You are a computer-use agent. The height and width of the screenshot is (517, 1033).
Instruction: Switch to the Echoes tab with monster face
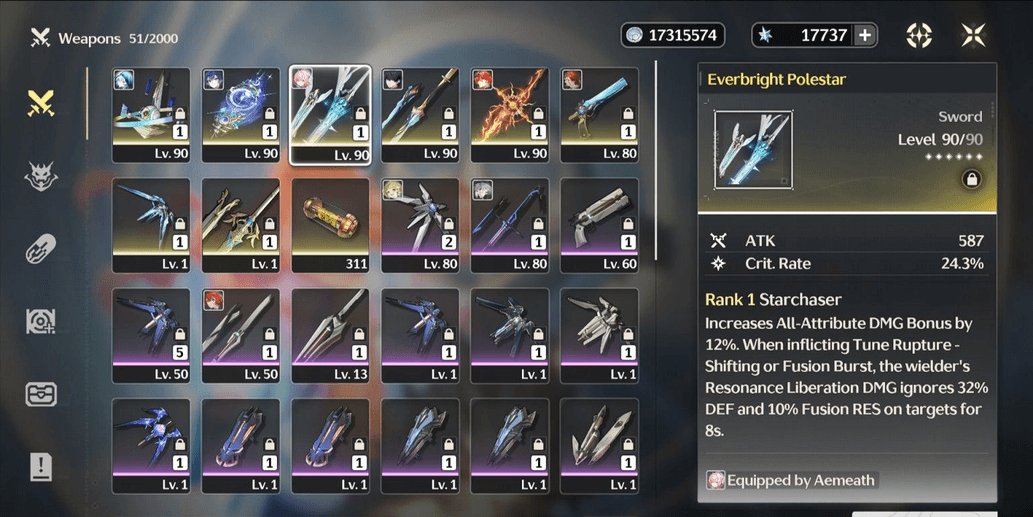[41, 177]
